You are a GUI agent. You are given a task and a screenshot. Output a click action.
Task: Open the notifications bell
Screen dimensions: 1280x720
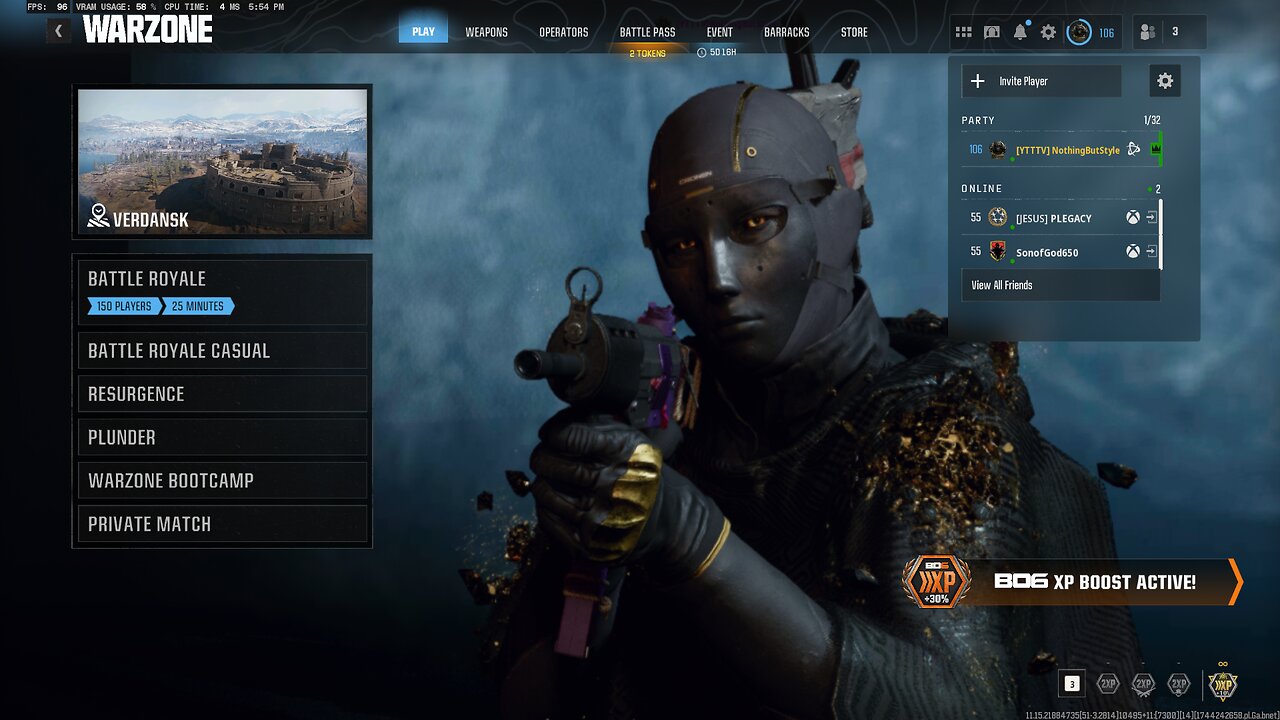1020,32
